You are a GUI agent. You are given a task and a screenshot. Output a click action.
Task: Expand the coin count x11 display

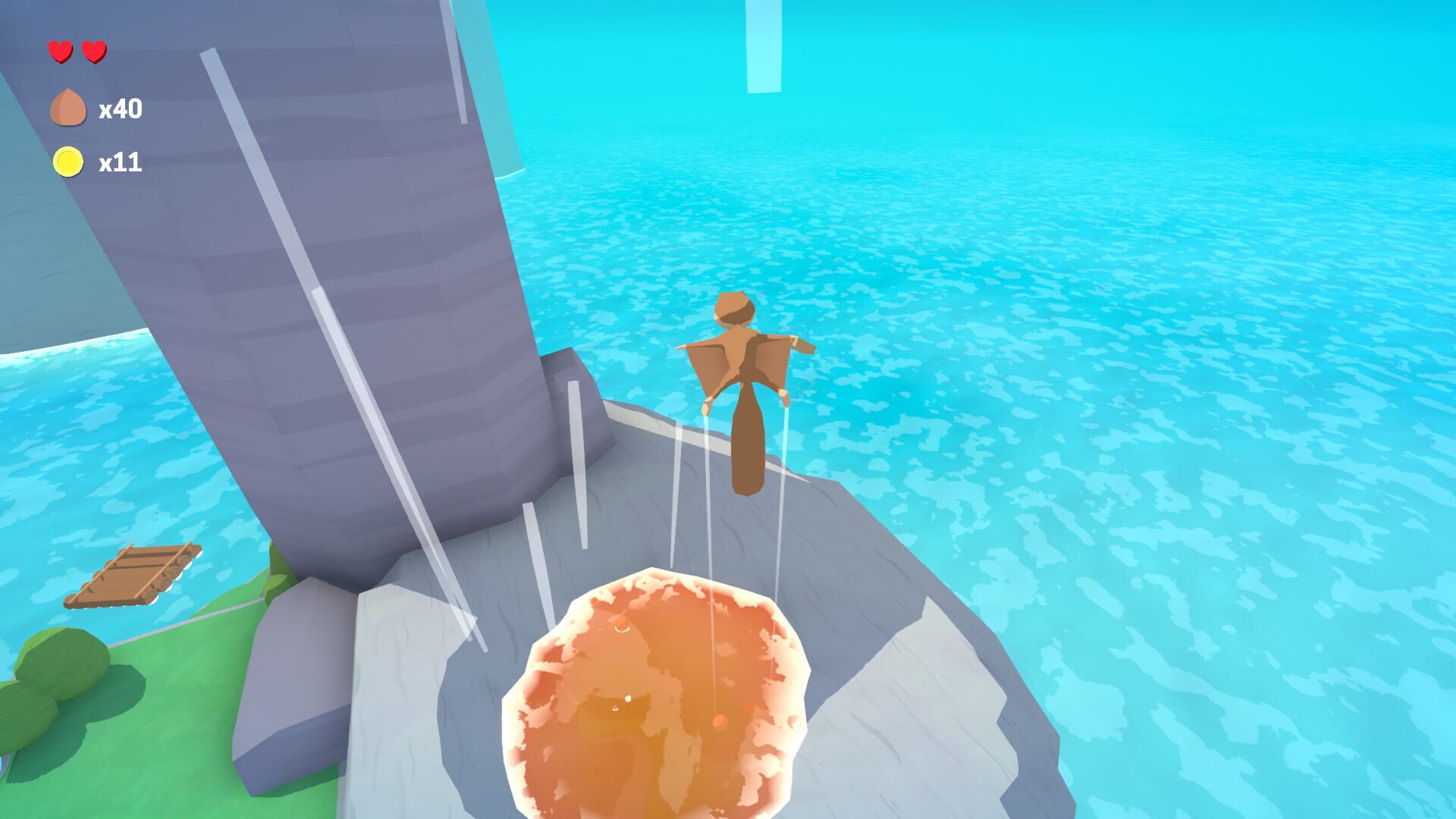pos(121,162)
